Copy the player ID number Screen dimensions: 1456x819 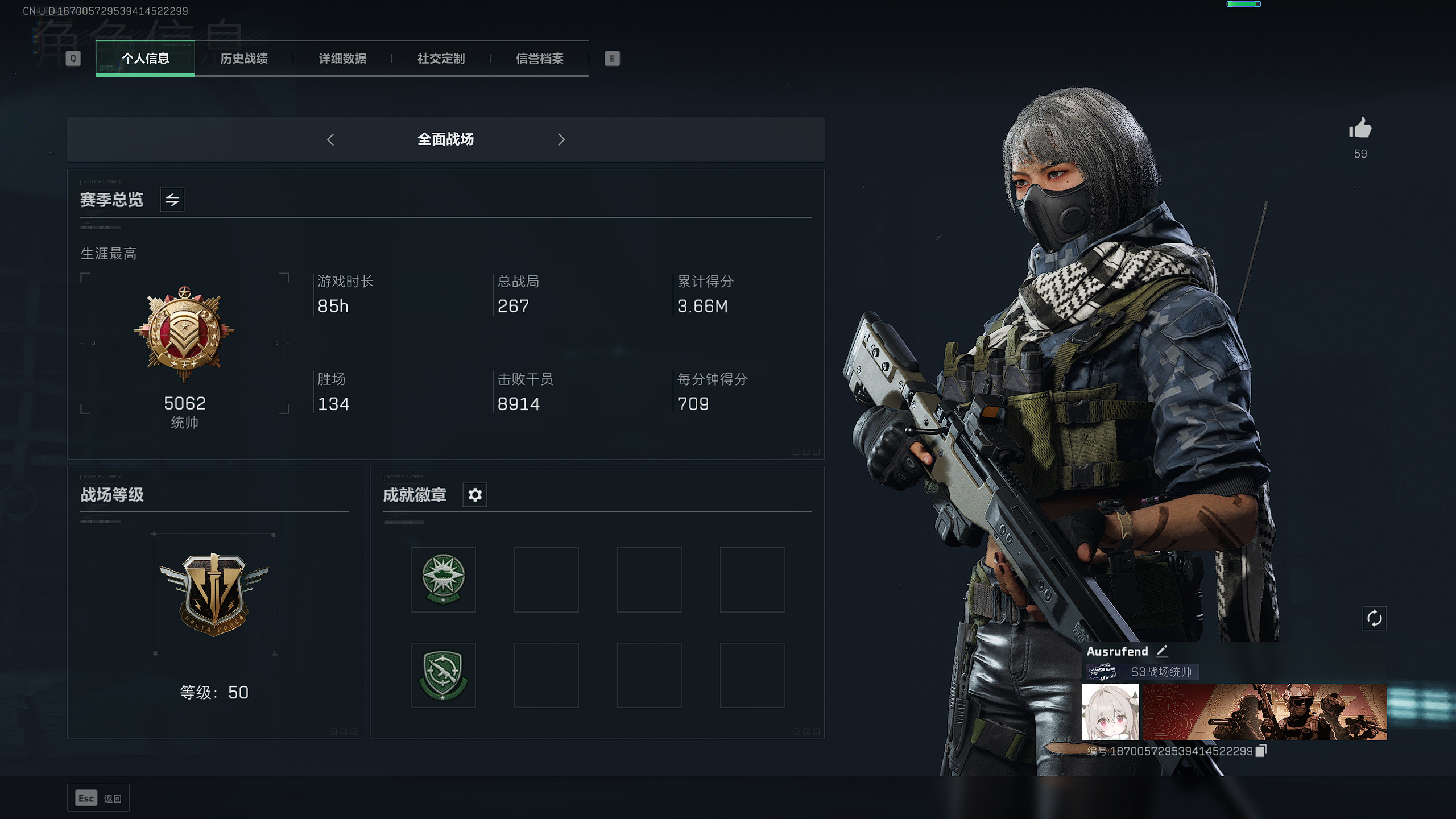1261,751
